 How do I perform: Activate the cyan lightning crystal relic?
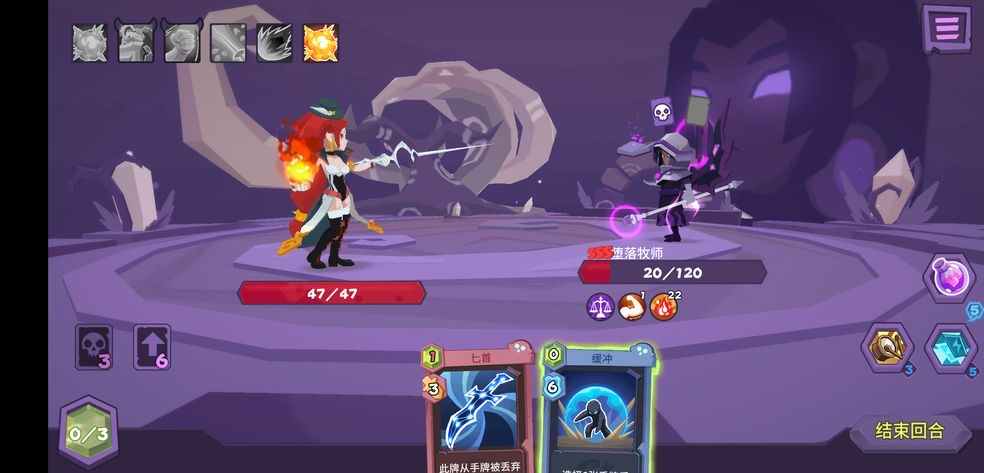950,348
